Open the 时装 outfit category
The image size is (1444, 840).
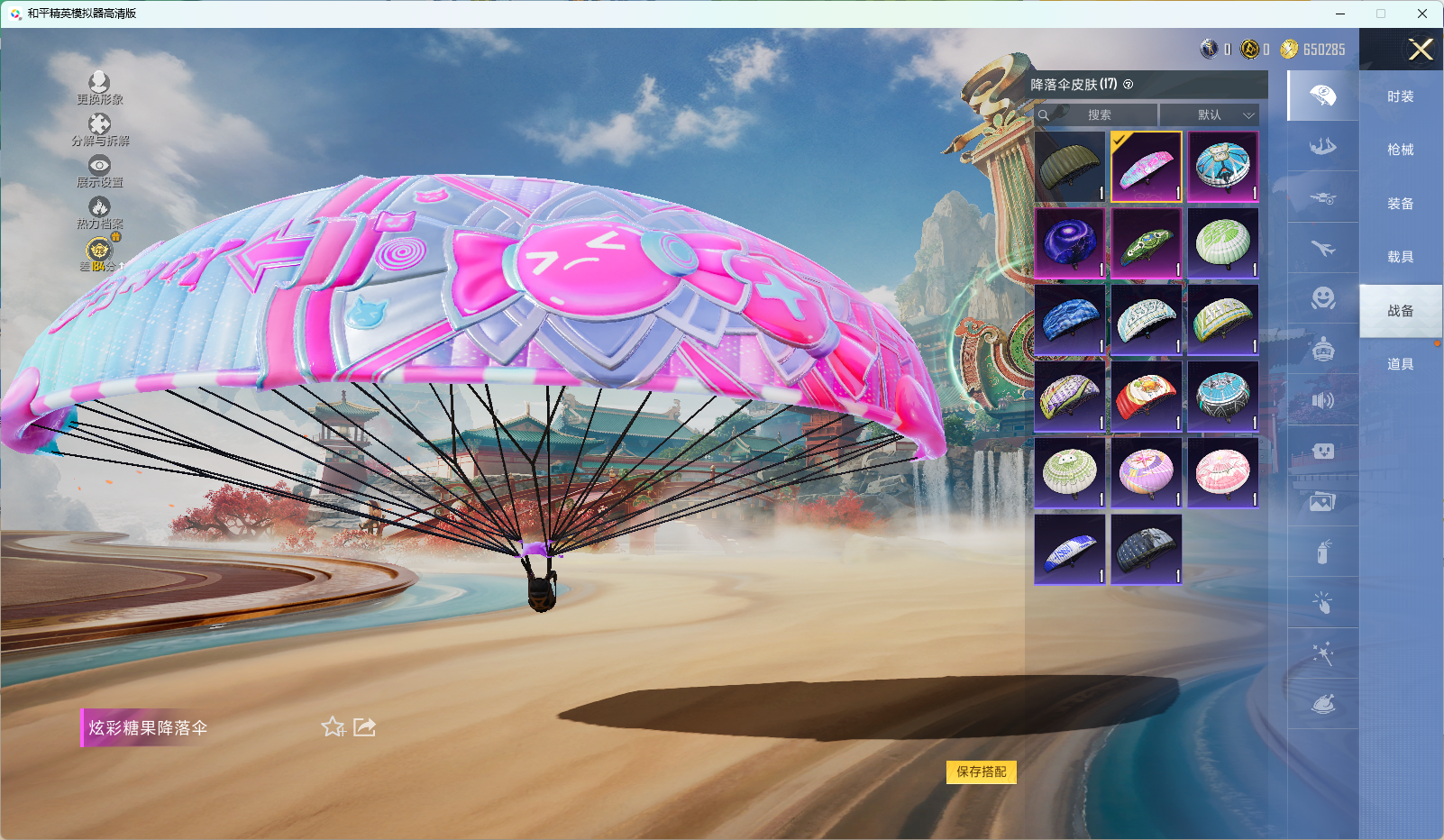coord(1400,96)
